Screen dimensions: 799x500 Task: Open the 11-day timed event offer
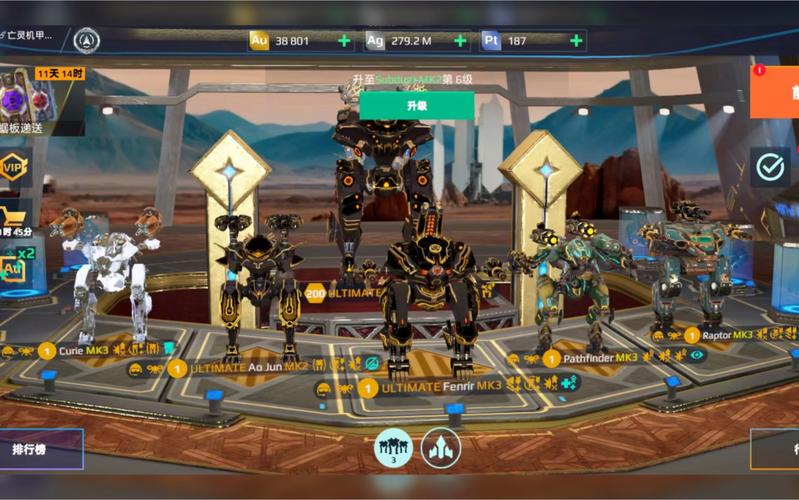(40, 100)
